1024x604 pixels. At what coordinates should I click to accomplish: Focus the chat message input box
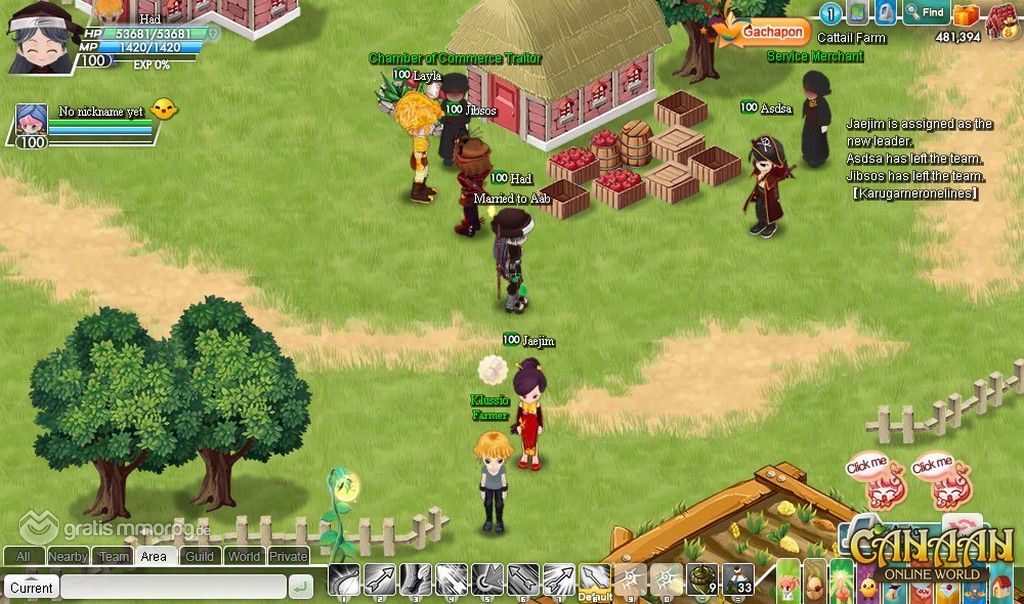tap(172, 587)
